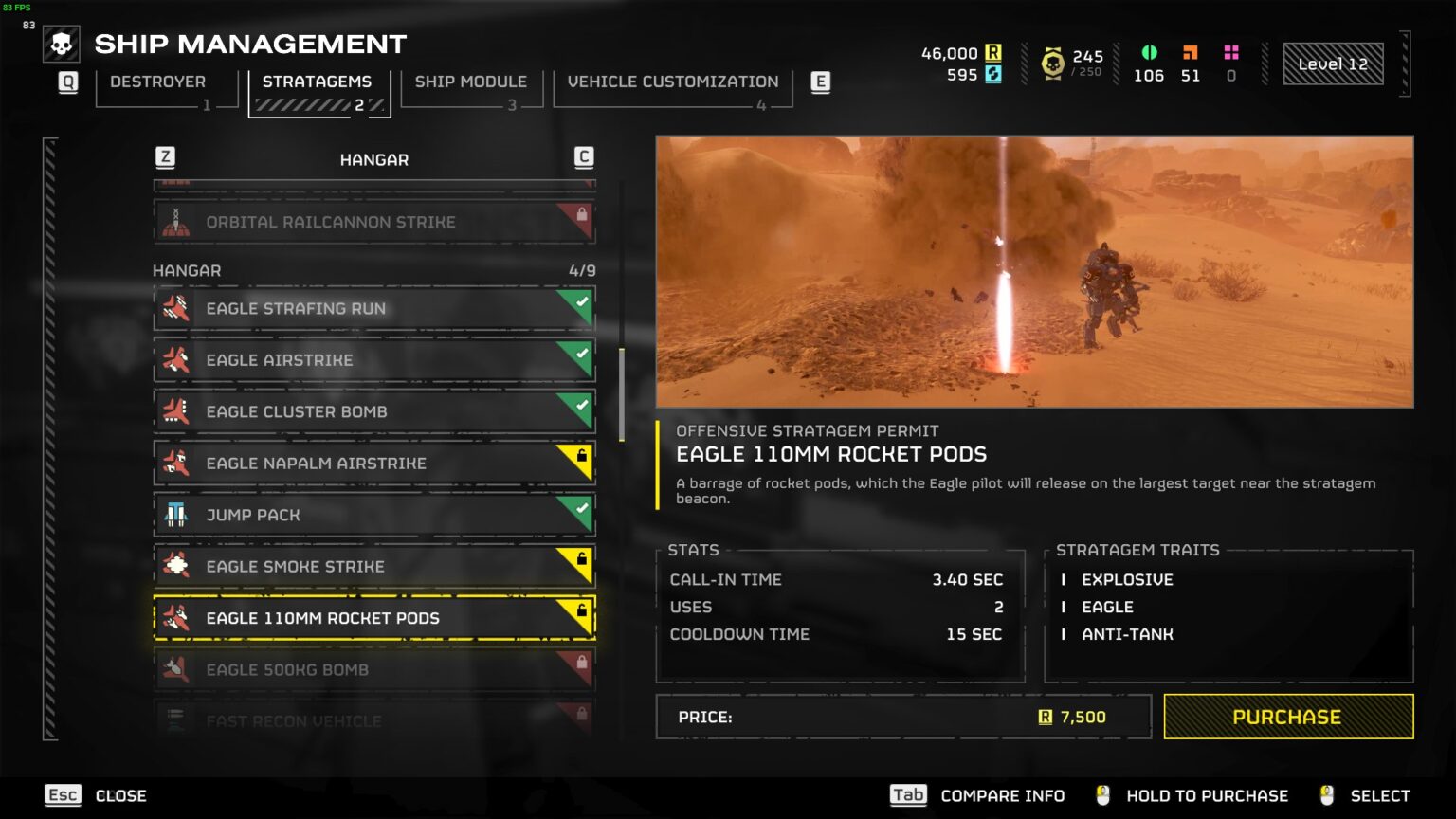This screenshot has height=819, width=1456.
Task: Open the Vehicle Customization tab
Action: [672, 82]
